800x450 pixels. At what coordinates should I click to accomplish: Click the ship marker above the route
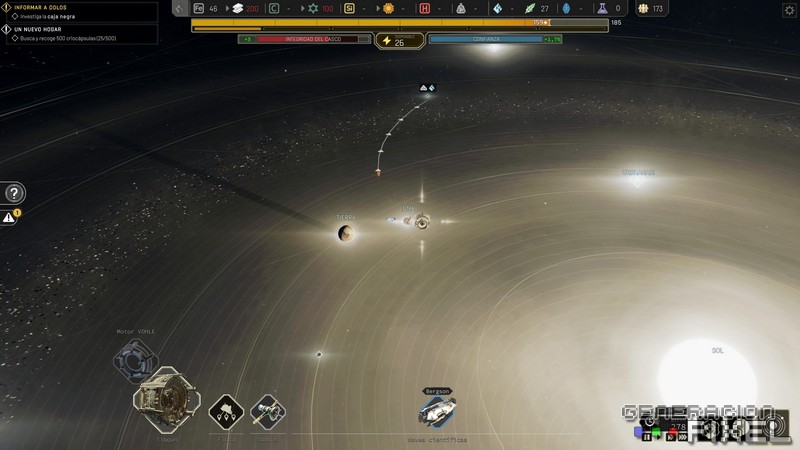pyautogui.click(x=427, y=88)
